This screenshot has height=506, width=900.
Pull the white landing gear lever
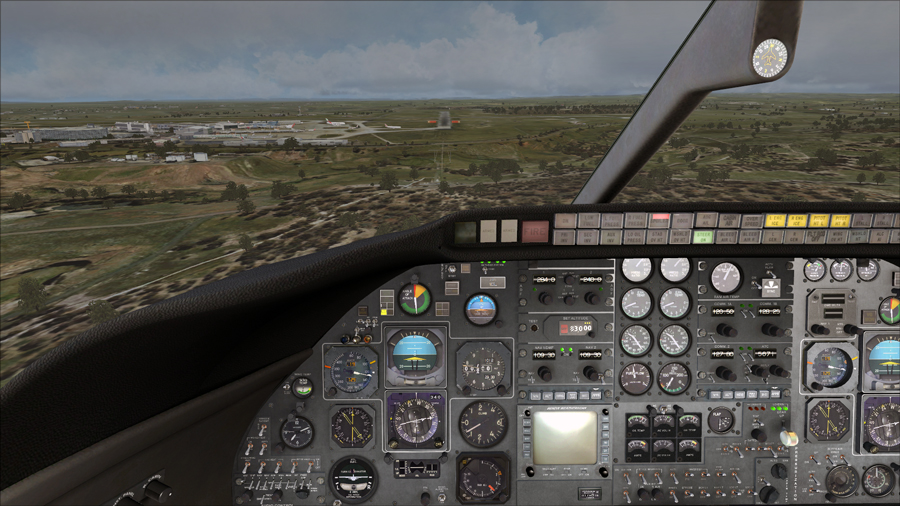[x=789, y=438]
